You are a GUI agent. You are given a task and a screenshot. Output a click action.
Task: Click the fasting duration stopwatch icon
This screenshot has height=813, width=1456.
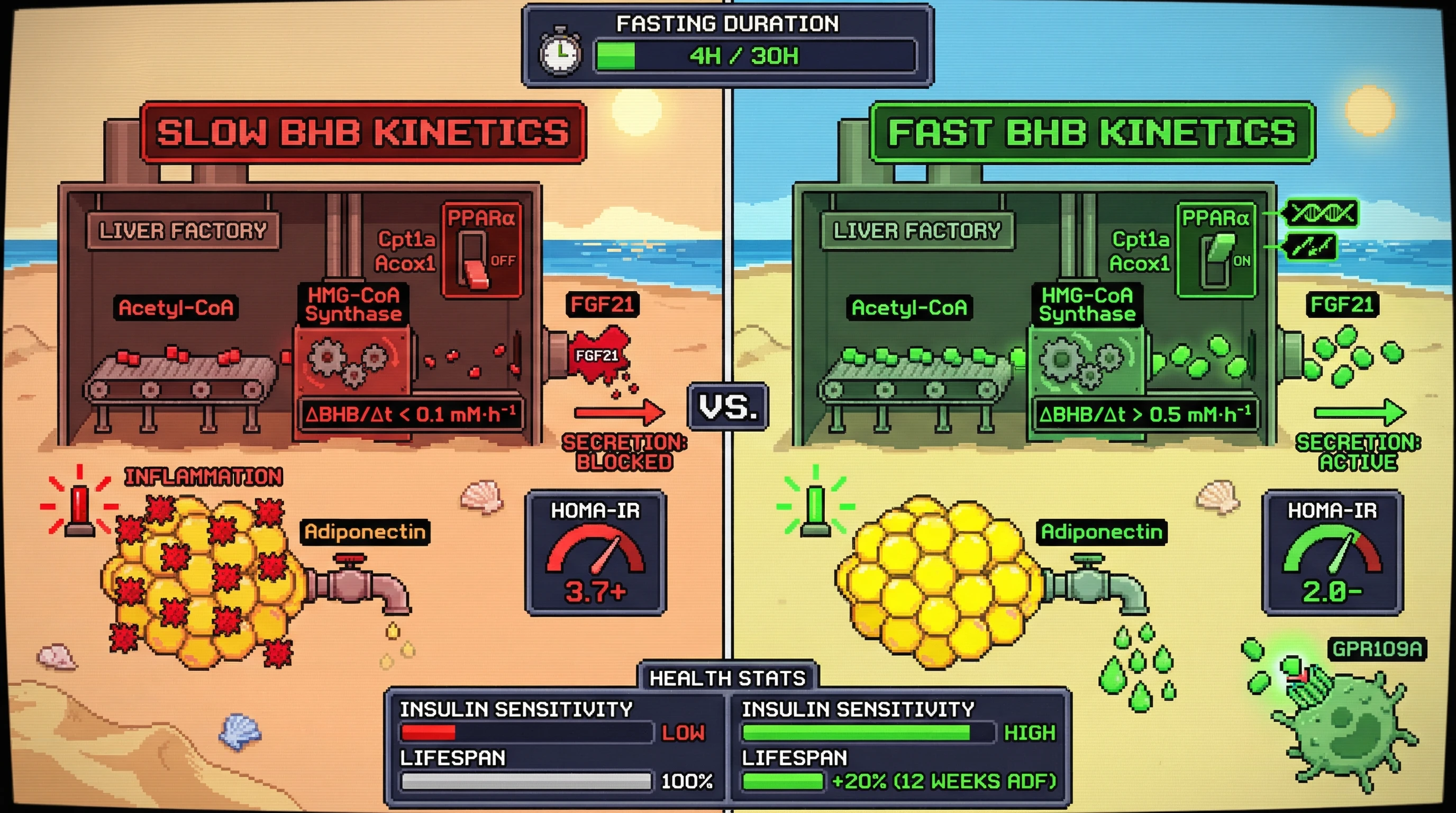pos(560,53)
